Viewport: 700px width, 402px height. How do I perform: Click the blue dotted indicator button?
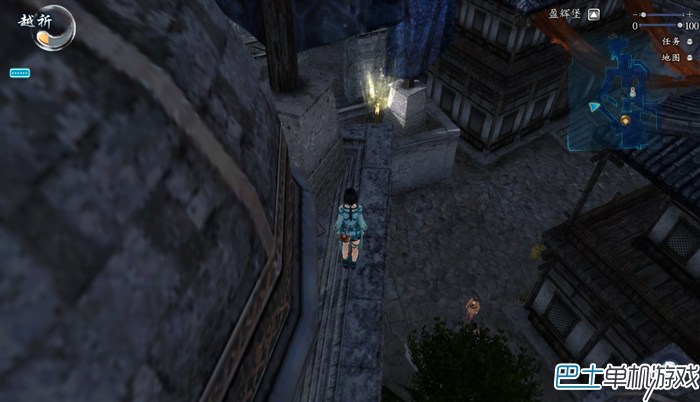20,73
